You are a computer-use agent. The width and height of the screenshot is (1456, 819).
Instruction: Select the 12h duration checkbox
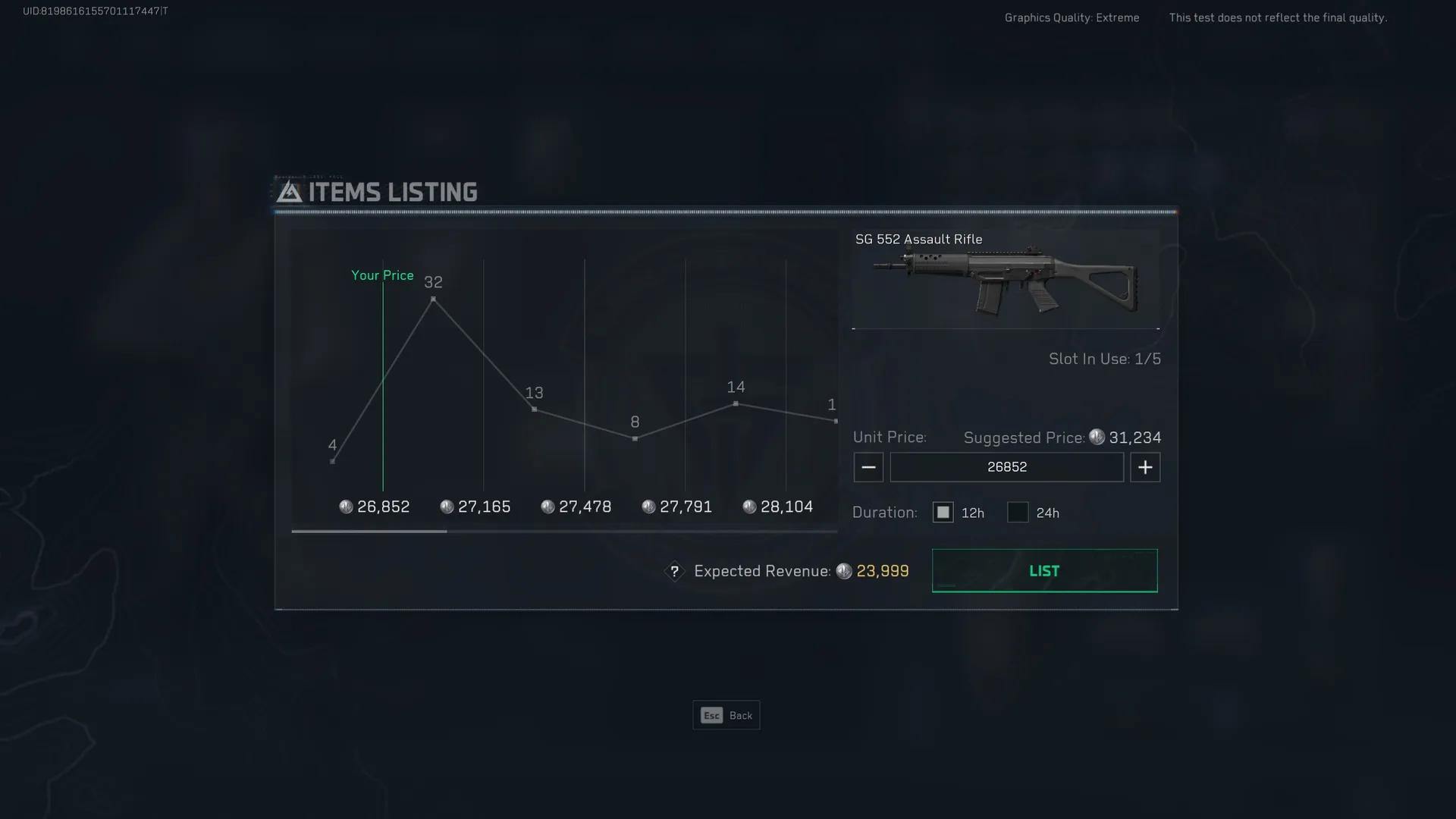click(x=943, y=513)
